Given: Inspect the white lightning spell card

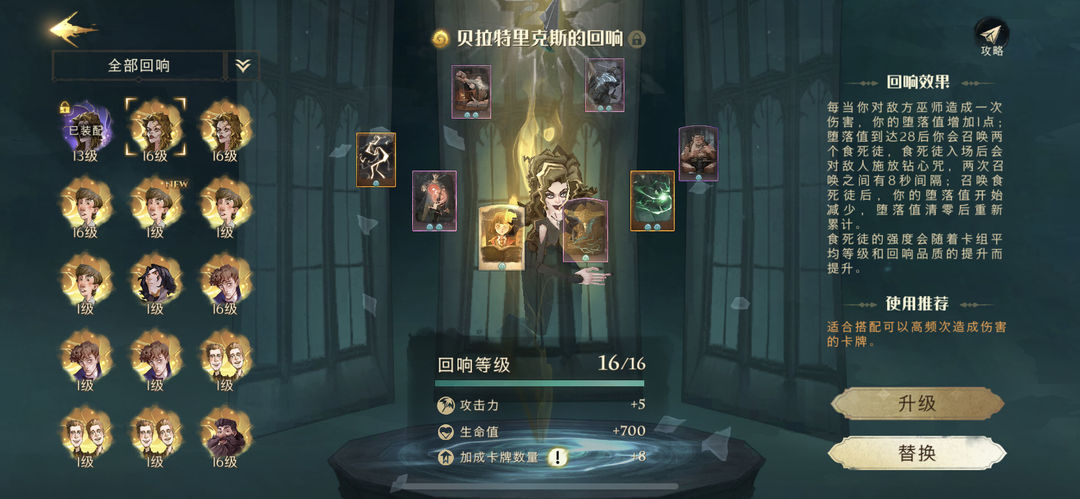Looking at the screenshot, I should pyautogui.click(x=375, y=159).
